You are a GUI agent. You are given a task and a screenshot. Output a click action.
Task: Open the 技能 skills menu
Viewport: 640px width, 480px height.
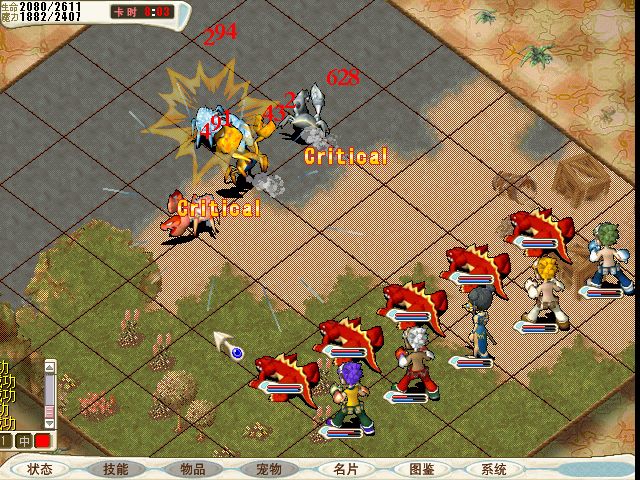pyautogui.click(x=116, y=469)
